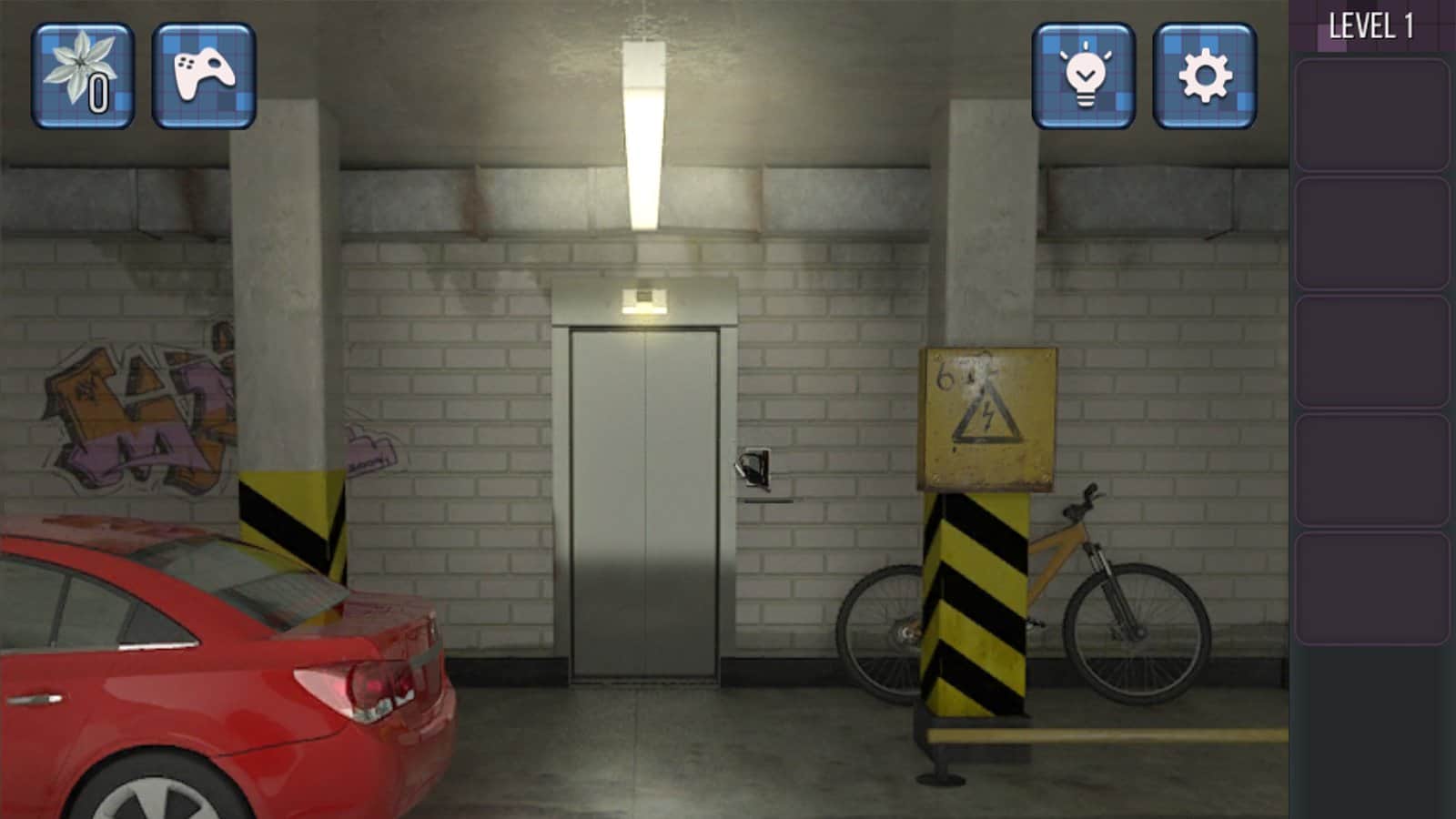Examine the yellow electrical box
The image size is (1456, 819).
pos(987,414)
